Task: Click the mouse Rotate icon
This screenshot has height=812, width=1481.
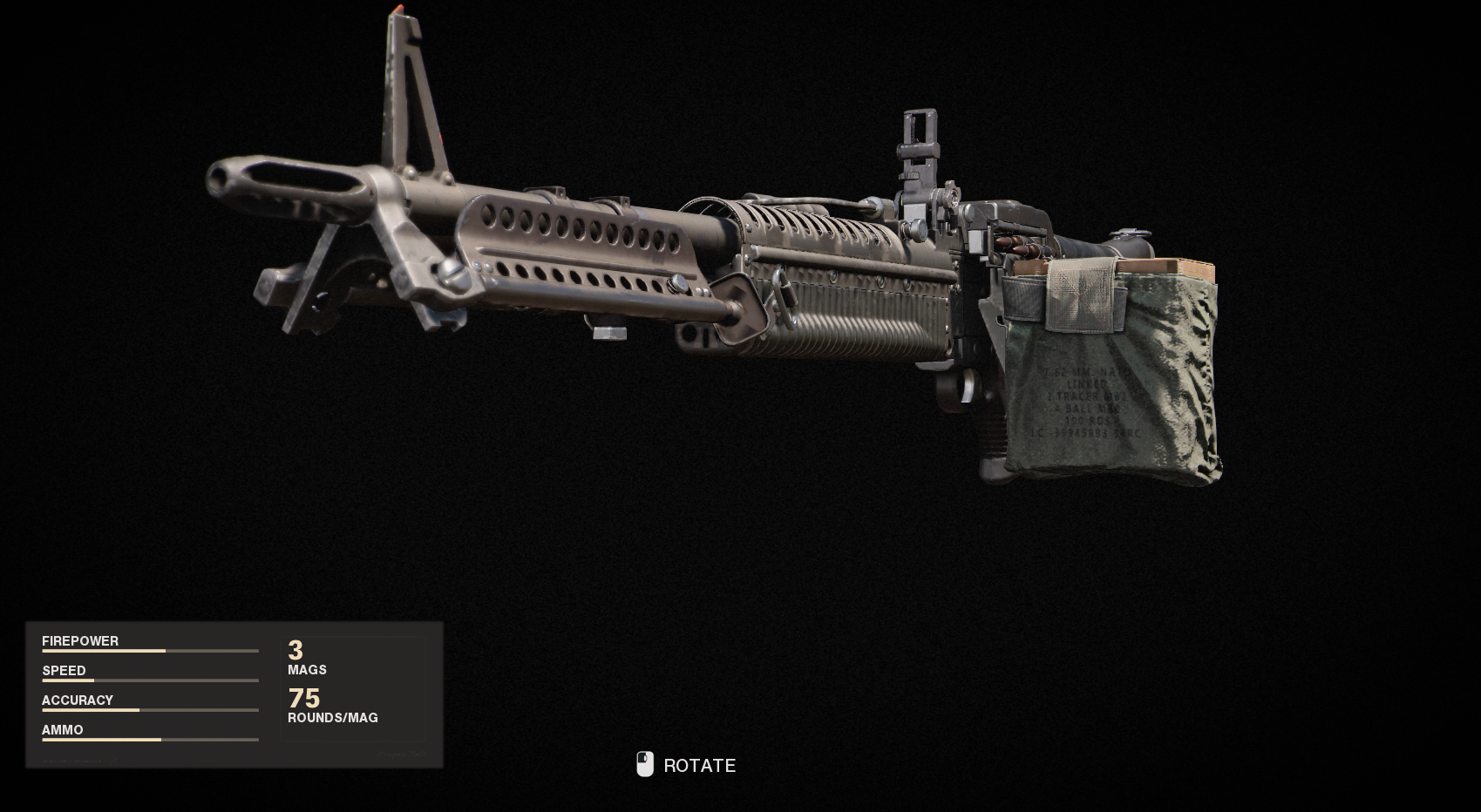Action: pos(644,764)
